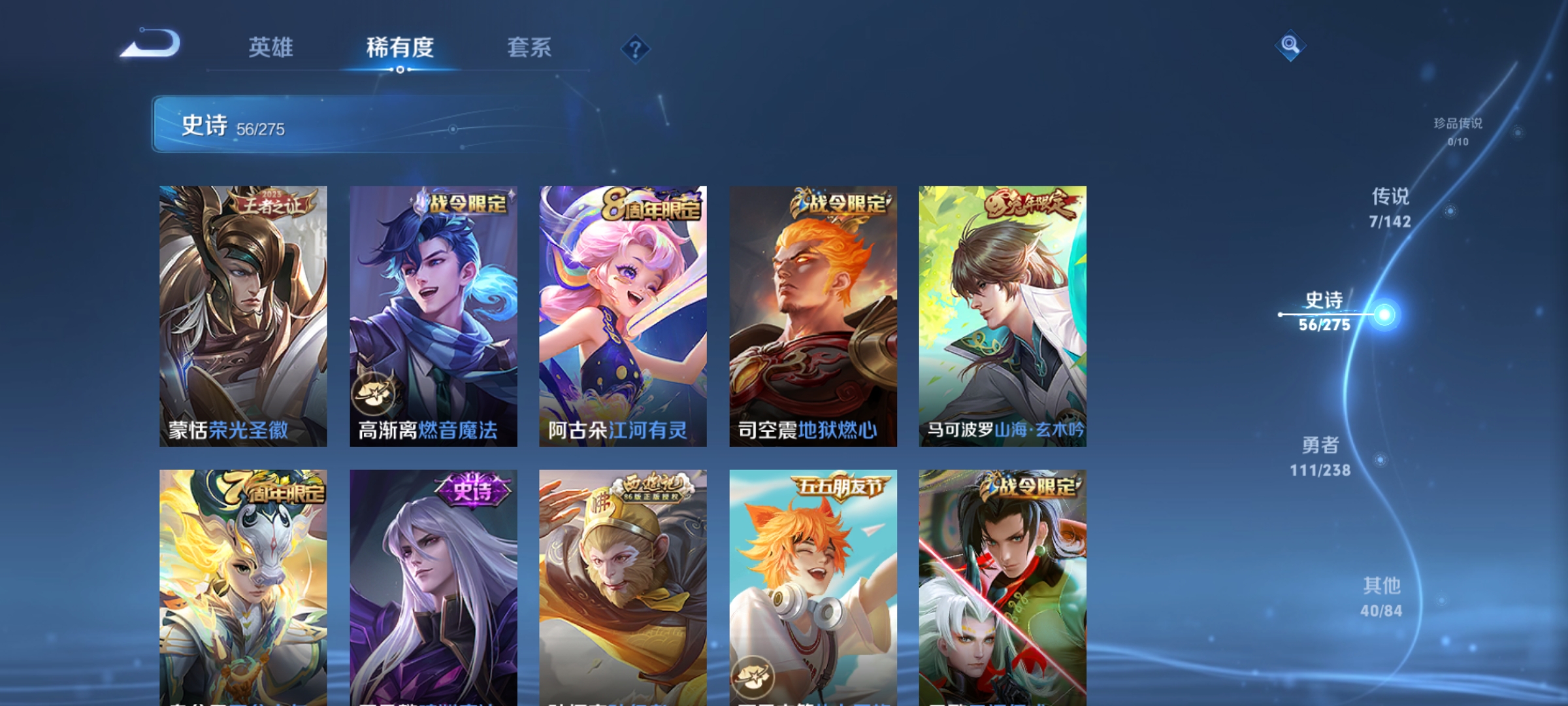The image size is (1568, 706).
Task: Open the 蒙恬荣光圣徽 skin thumbnail
Action: (x=244, y=314)
